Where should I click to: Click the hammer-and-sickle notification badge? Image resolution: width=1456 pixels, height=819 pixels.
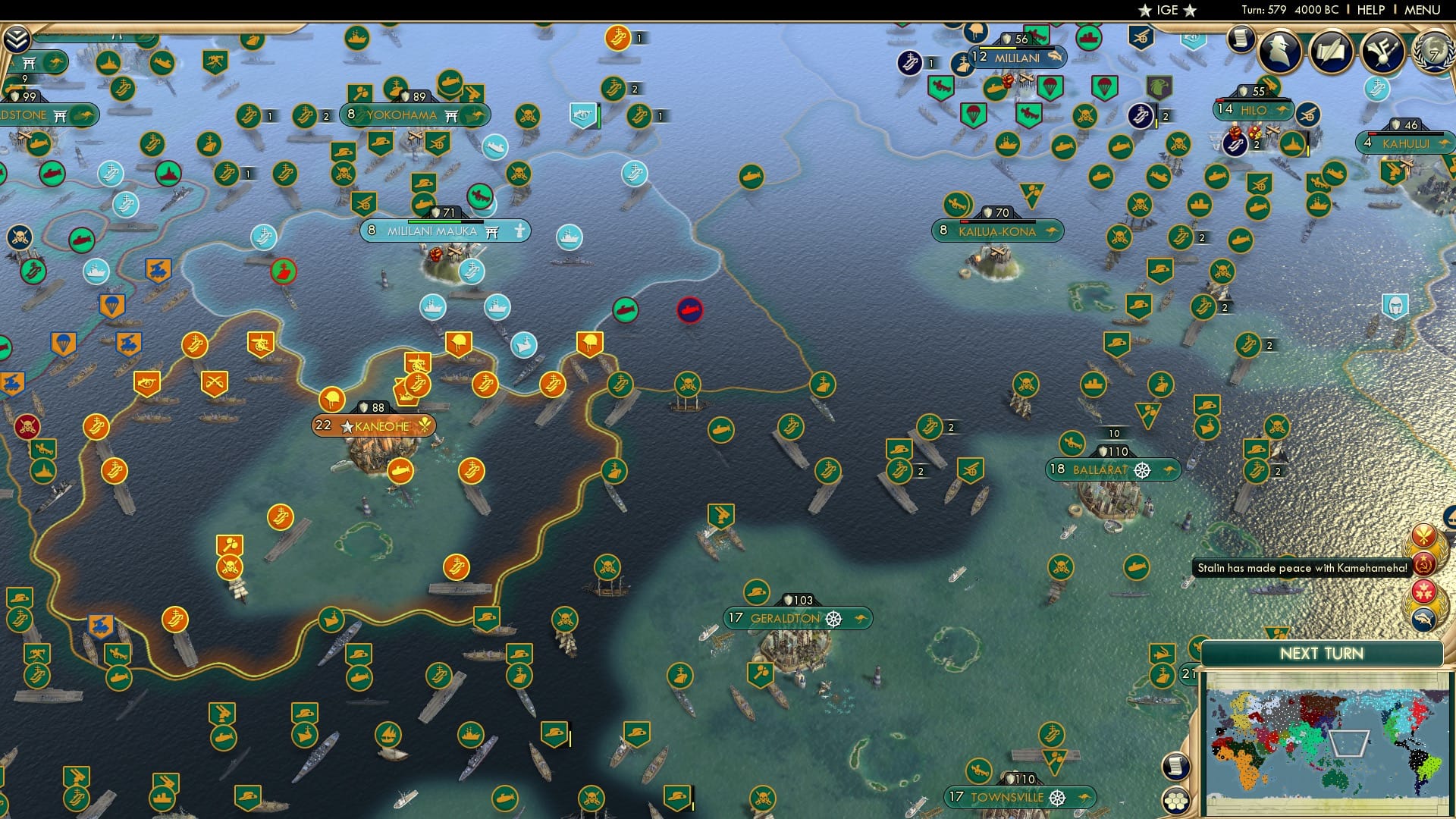[1424, 565]
